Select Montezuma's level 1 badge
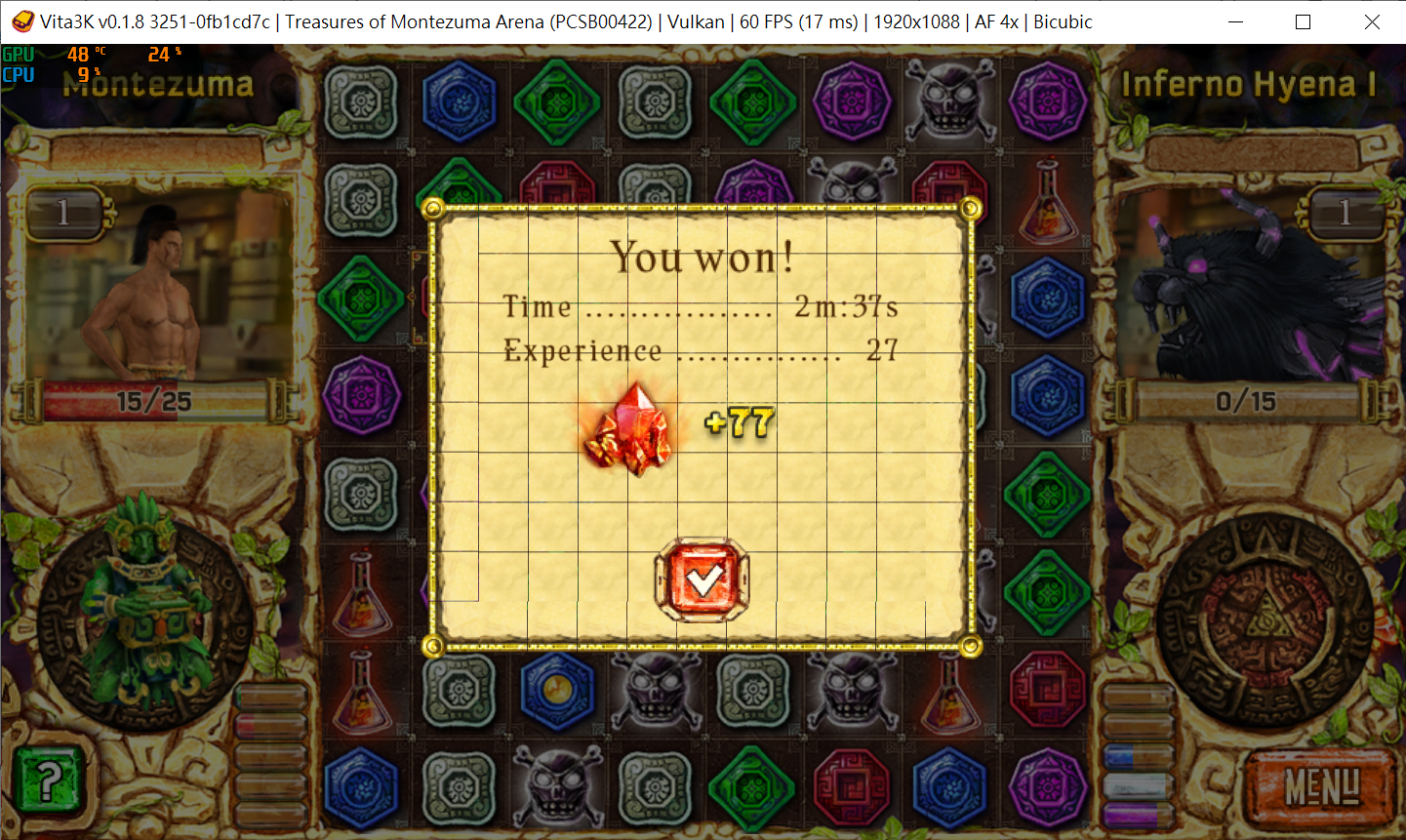 [x=64, y=214]
